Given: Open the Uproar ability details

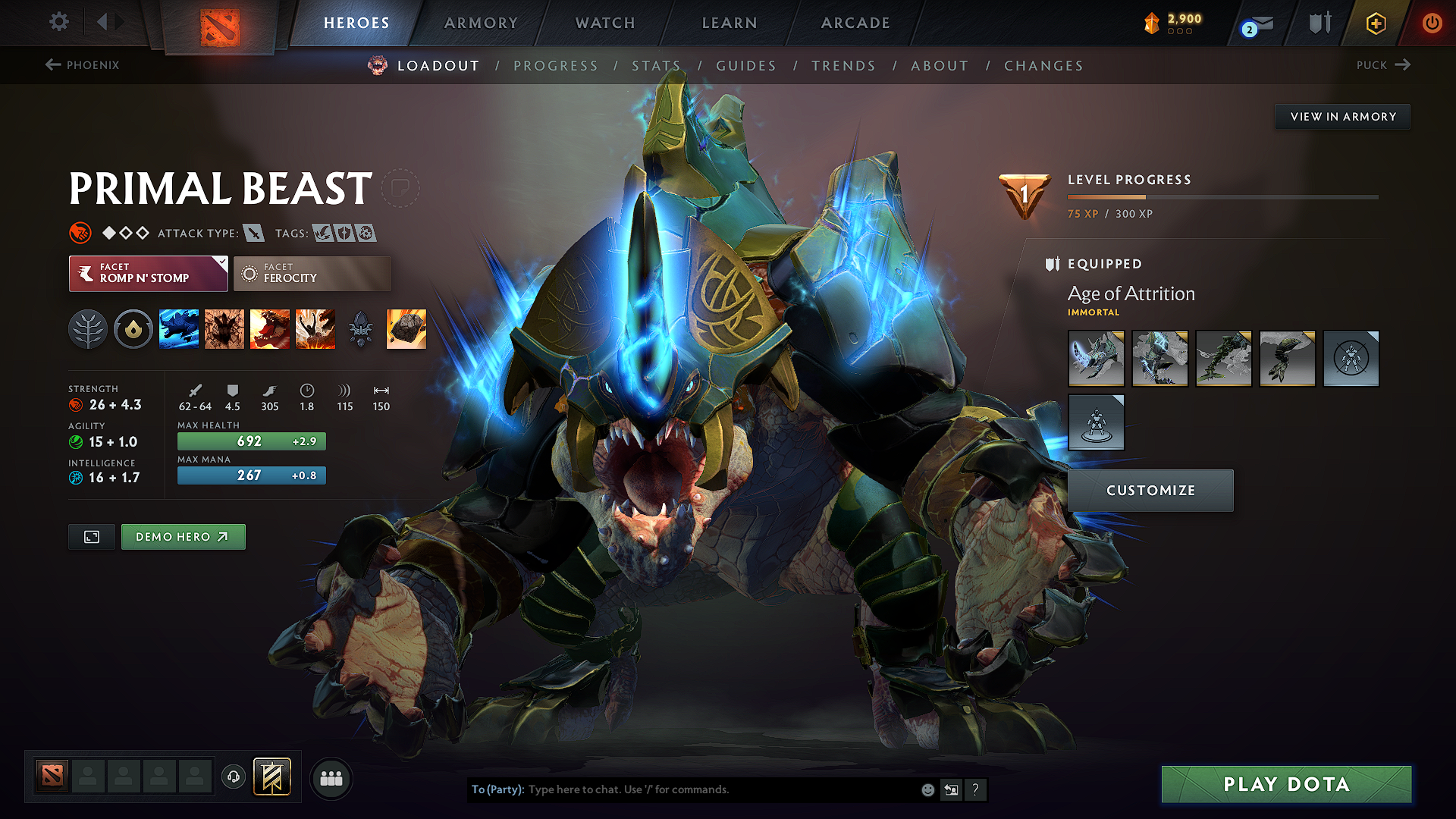Looking at the screenshot, I should [270, 328].
